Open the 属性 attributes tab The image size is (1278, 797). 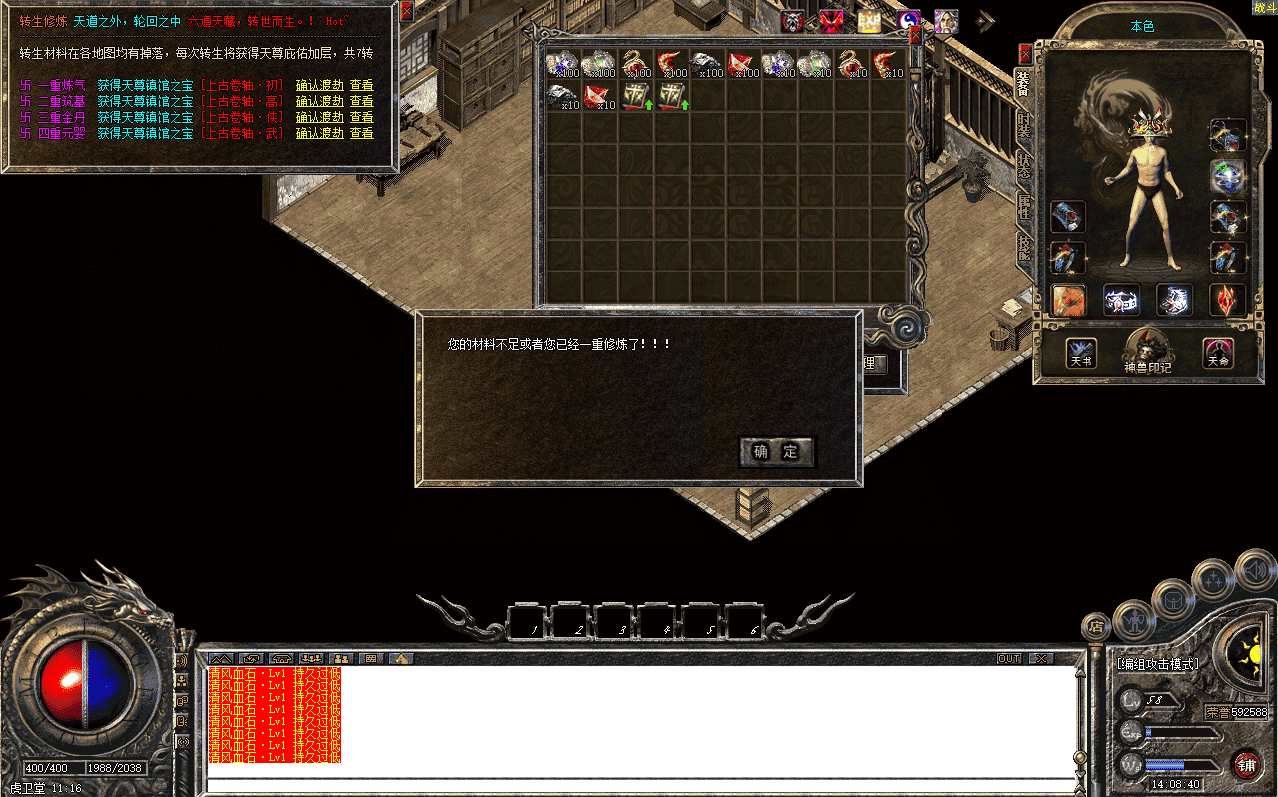coord(1024,207)
